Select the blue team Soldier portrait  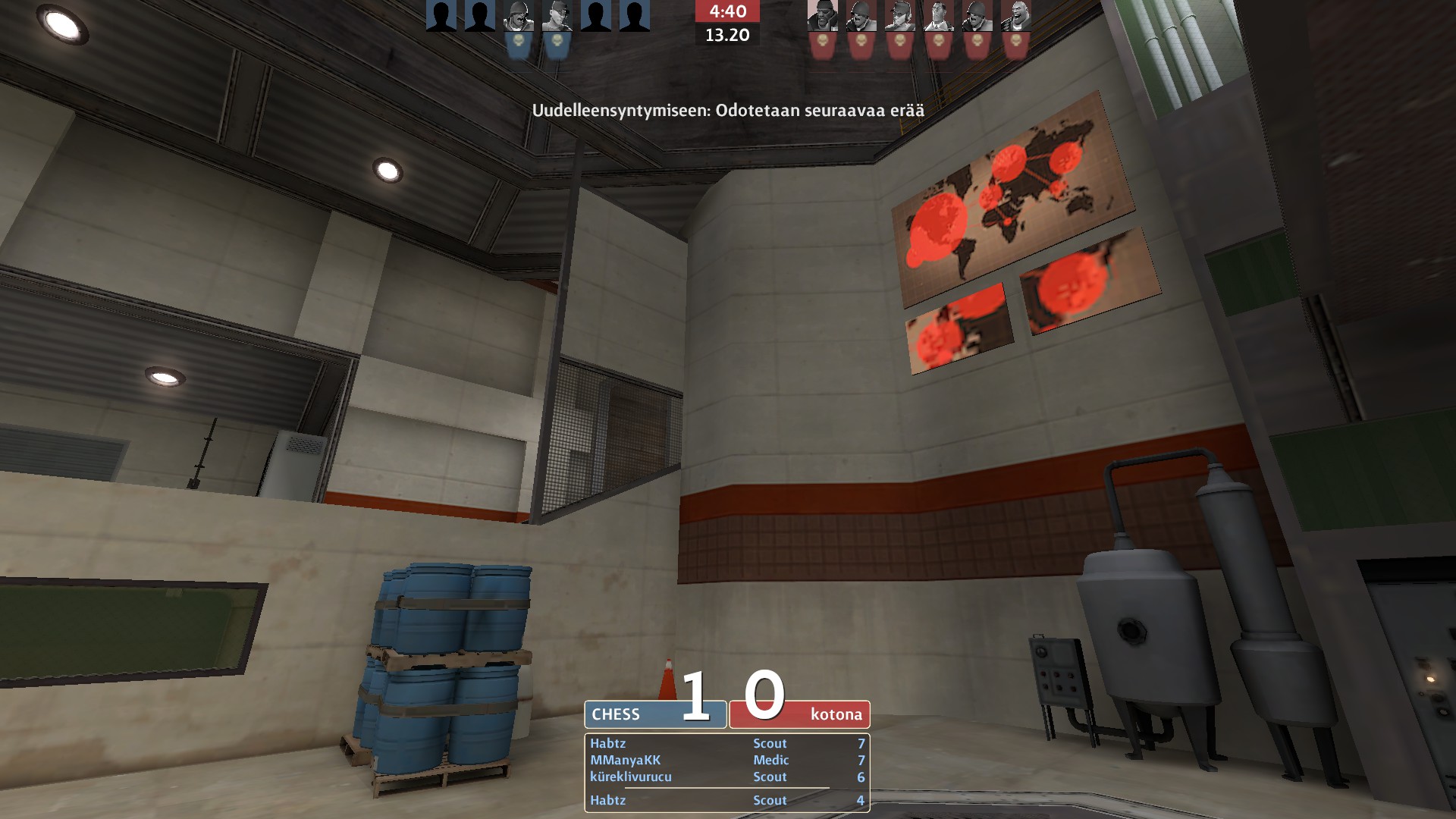(519, 17)
